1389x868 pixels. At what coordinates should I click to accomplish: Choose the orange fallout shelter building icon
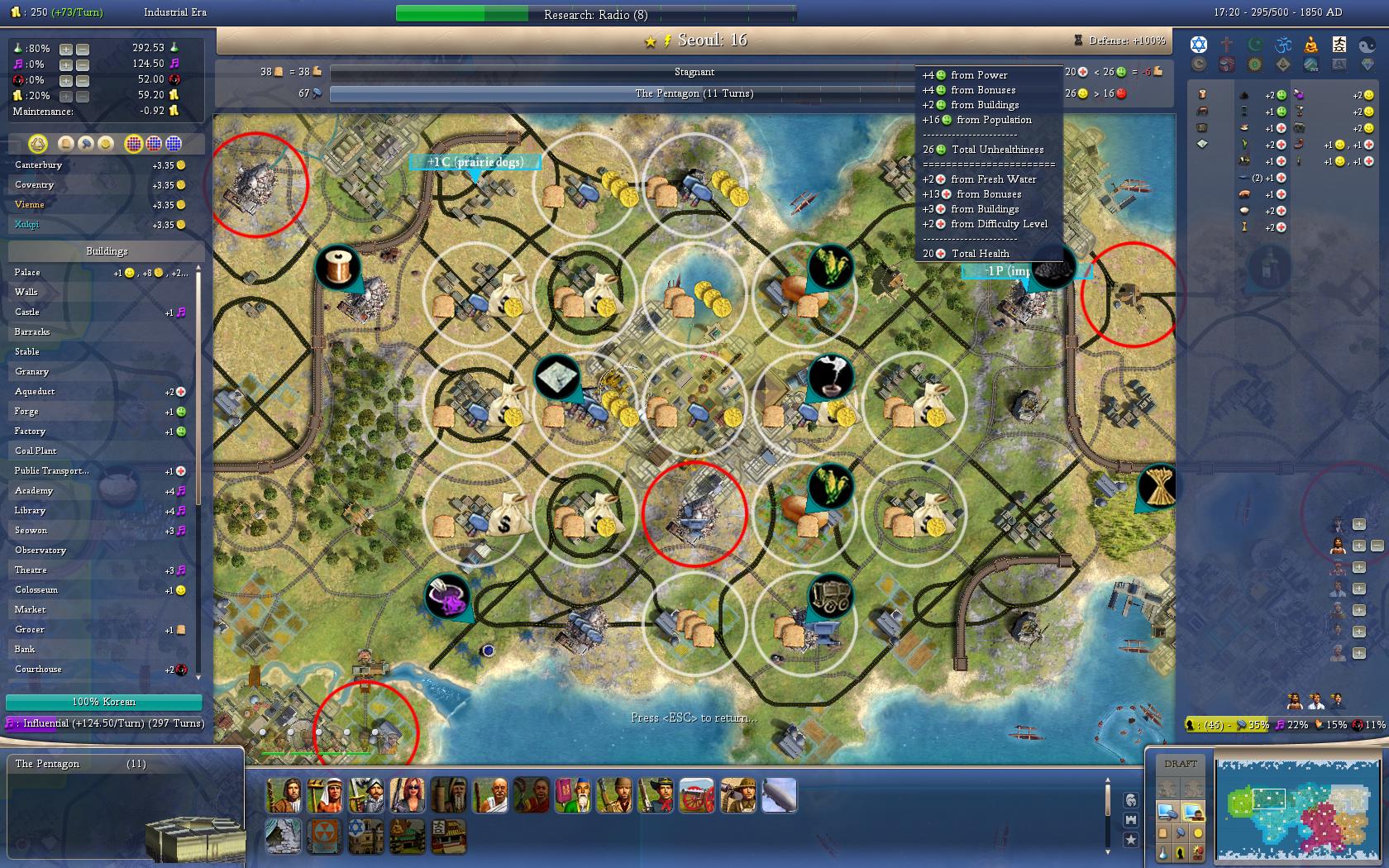tap(324, 835)
